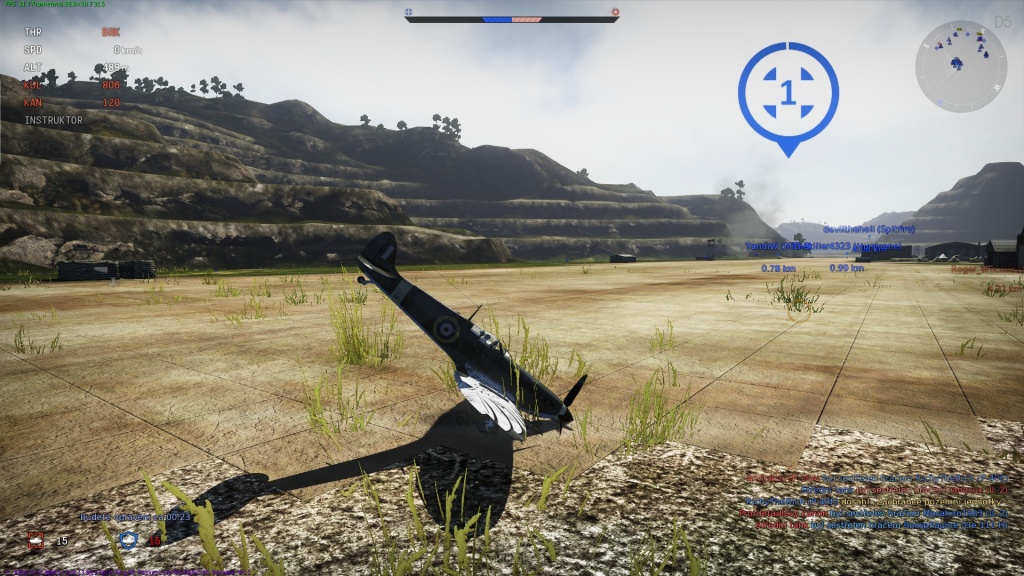1024x576 pixels.
Task: Click the red team emblem on score bar
Action: [x=615, y=12]
